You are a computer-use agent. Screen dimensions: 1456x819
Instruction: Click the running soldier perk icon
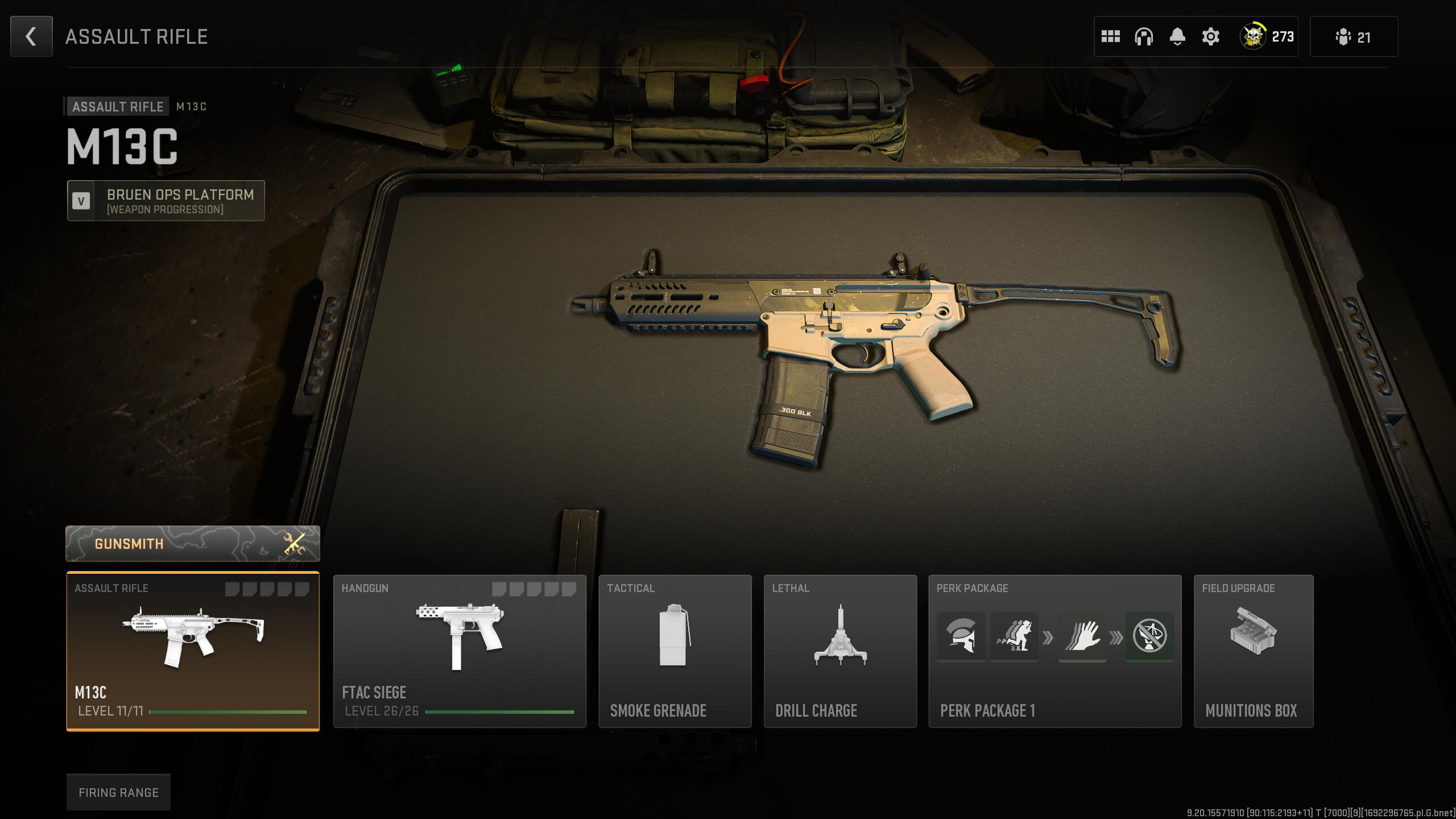point(1014,637)
